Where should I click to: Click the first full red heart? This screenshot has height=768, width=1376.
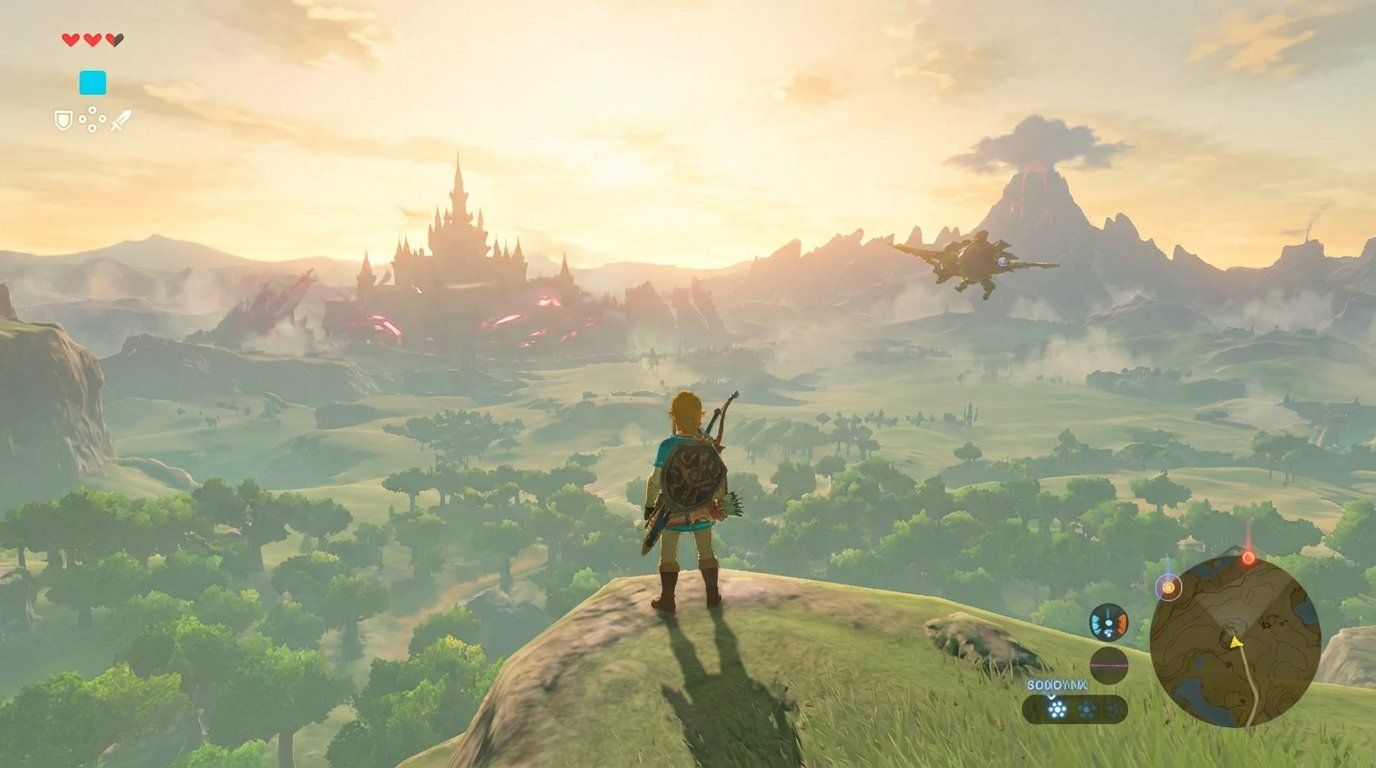click(70, 40)
